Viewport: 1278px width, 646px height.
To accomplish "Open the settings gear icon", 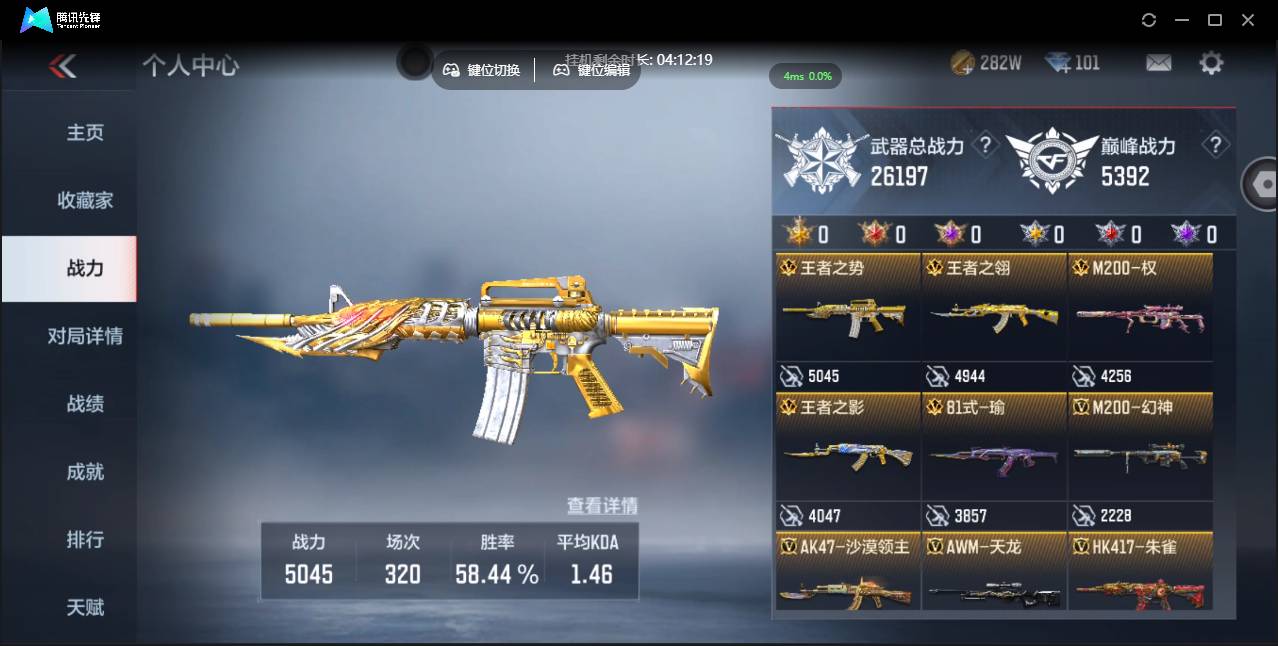I will (x=1211, y=63).
